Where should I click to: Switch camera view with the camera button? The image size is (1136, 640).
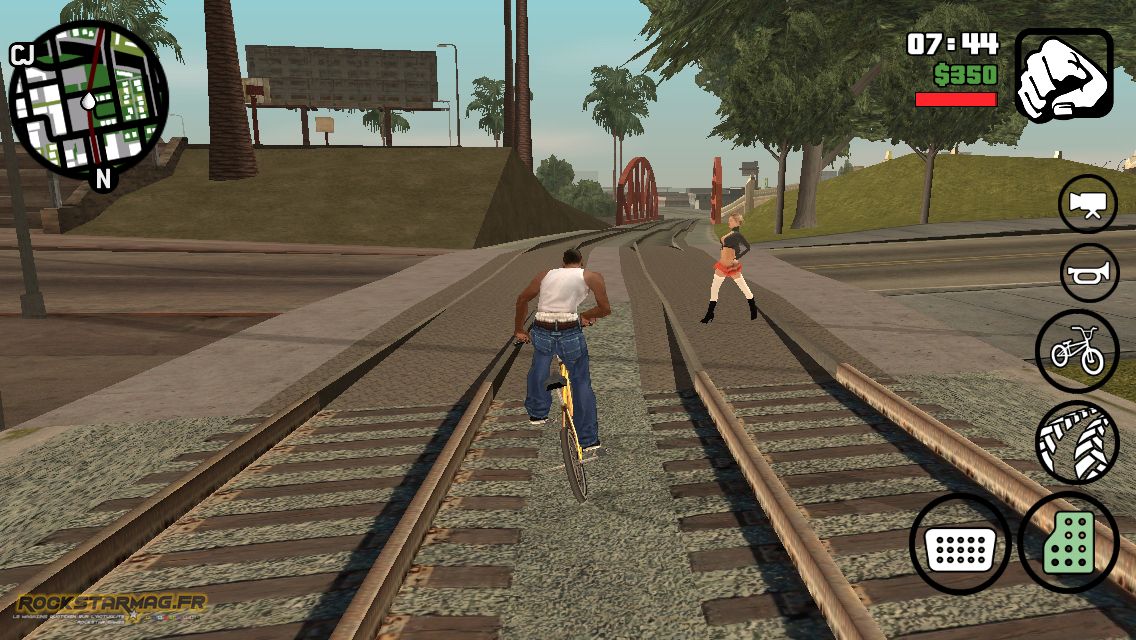point(1088,203)
